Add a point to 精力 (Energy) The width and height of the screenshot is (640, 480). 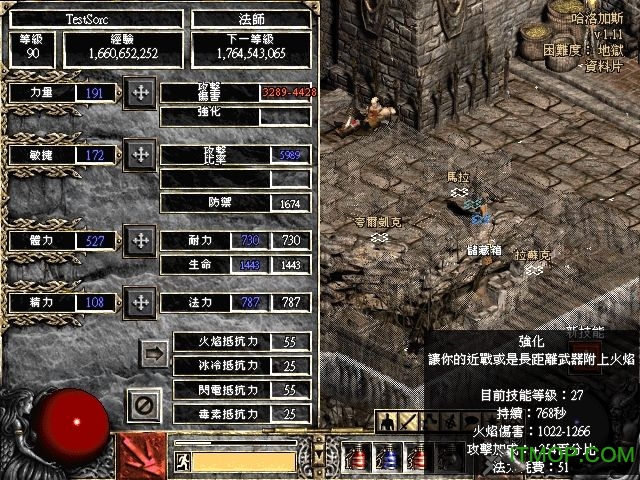click(140, 301)
